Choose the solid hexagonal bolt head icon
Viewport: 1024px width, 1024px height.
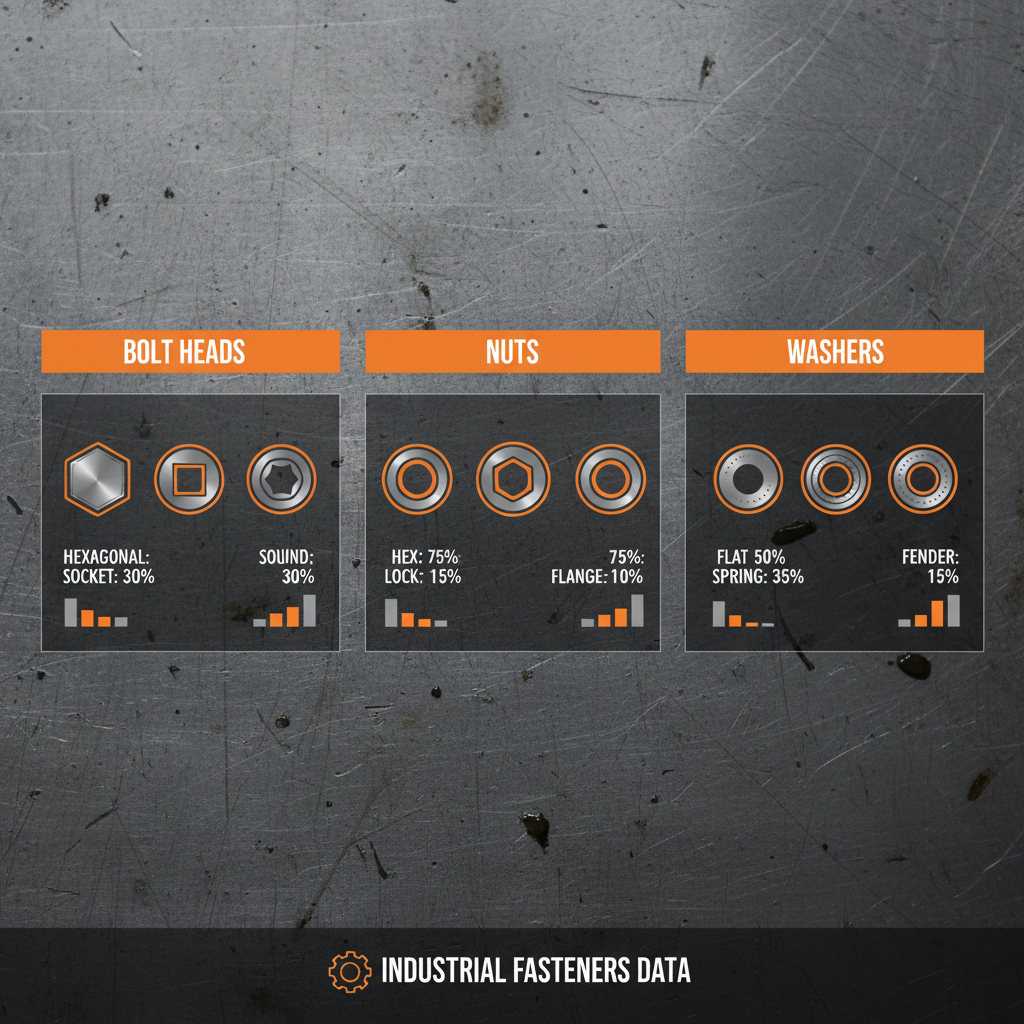(x=97, y=479)
